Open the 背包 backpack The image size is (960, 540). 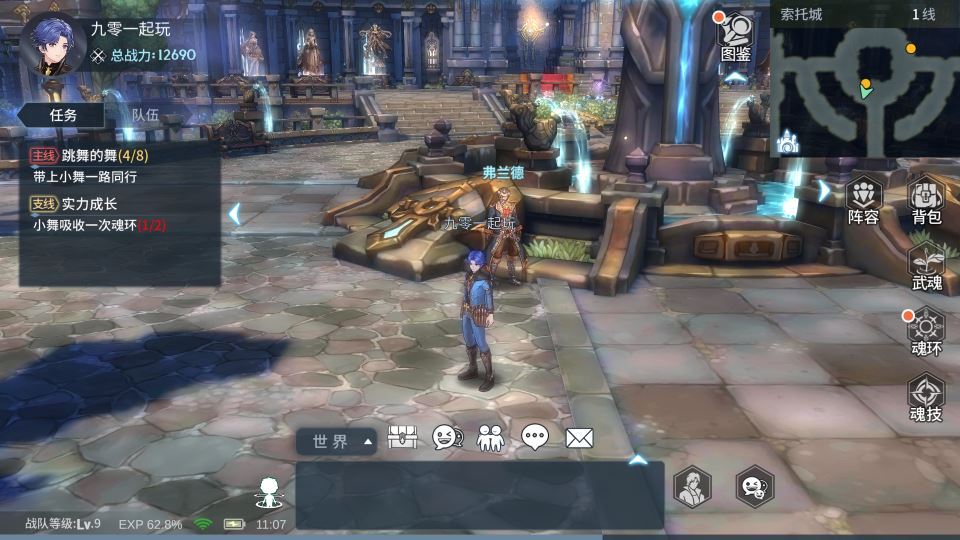click(926, 200)
